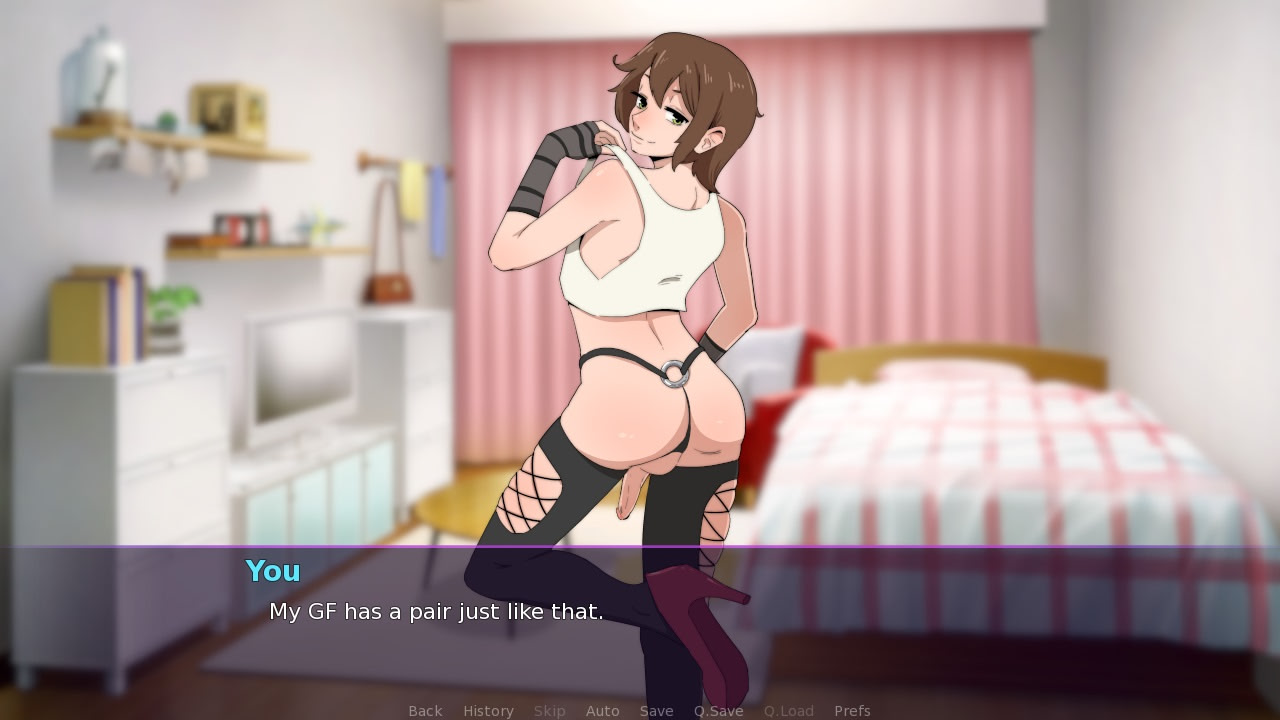Enable Skip mode to fast-forward text
Image resolution: width=1280 pixels, height=720 pixels.
coord(549,710)
